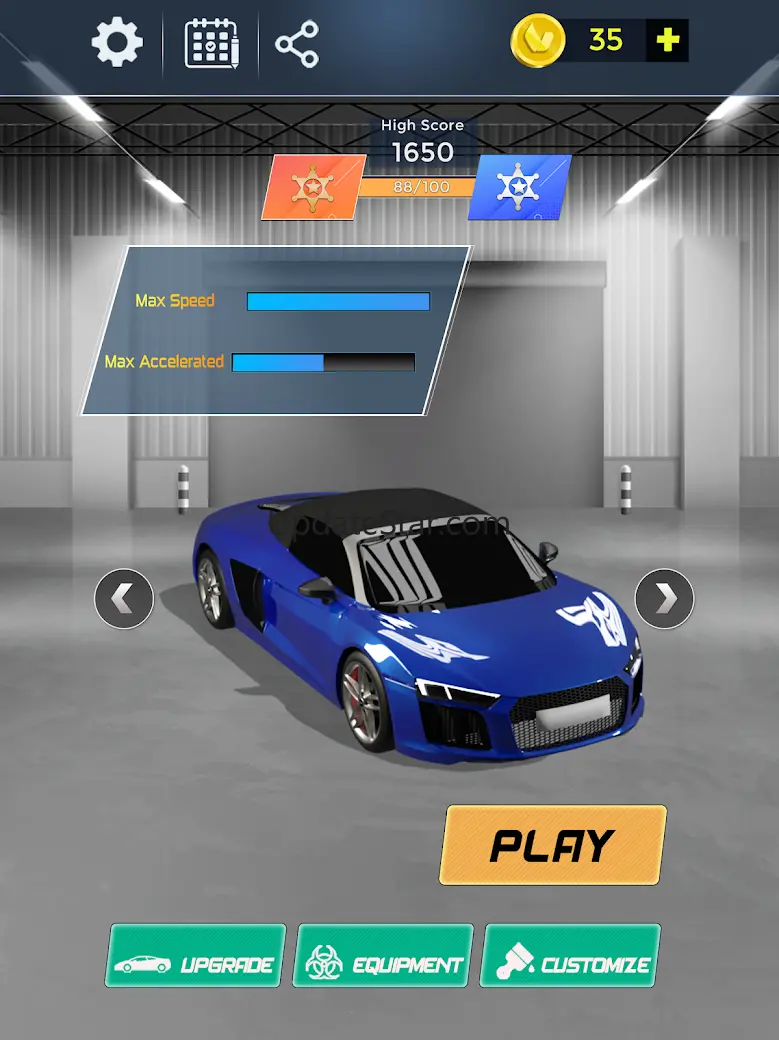Open the Customize menu
Viewport: 779px width, 1040px height.
tap(571, 955)
